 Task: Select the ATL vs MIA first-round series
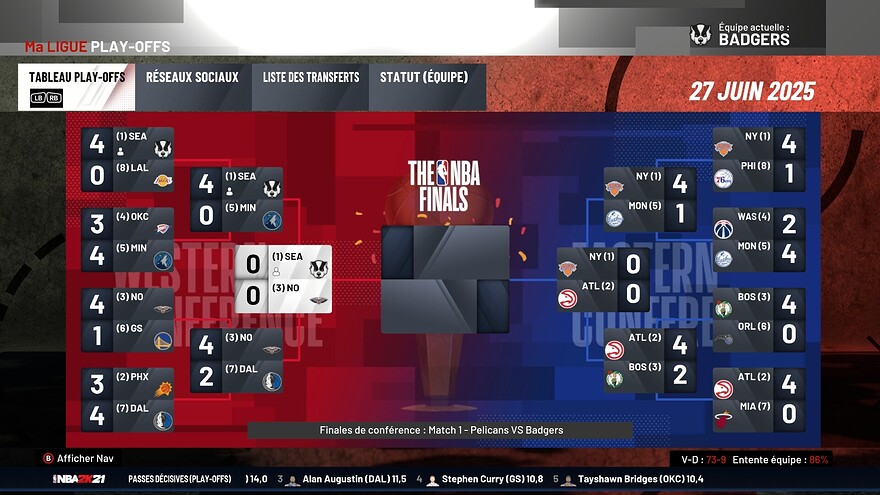[759, 400]
